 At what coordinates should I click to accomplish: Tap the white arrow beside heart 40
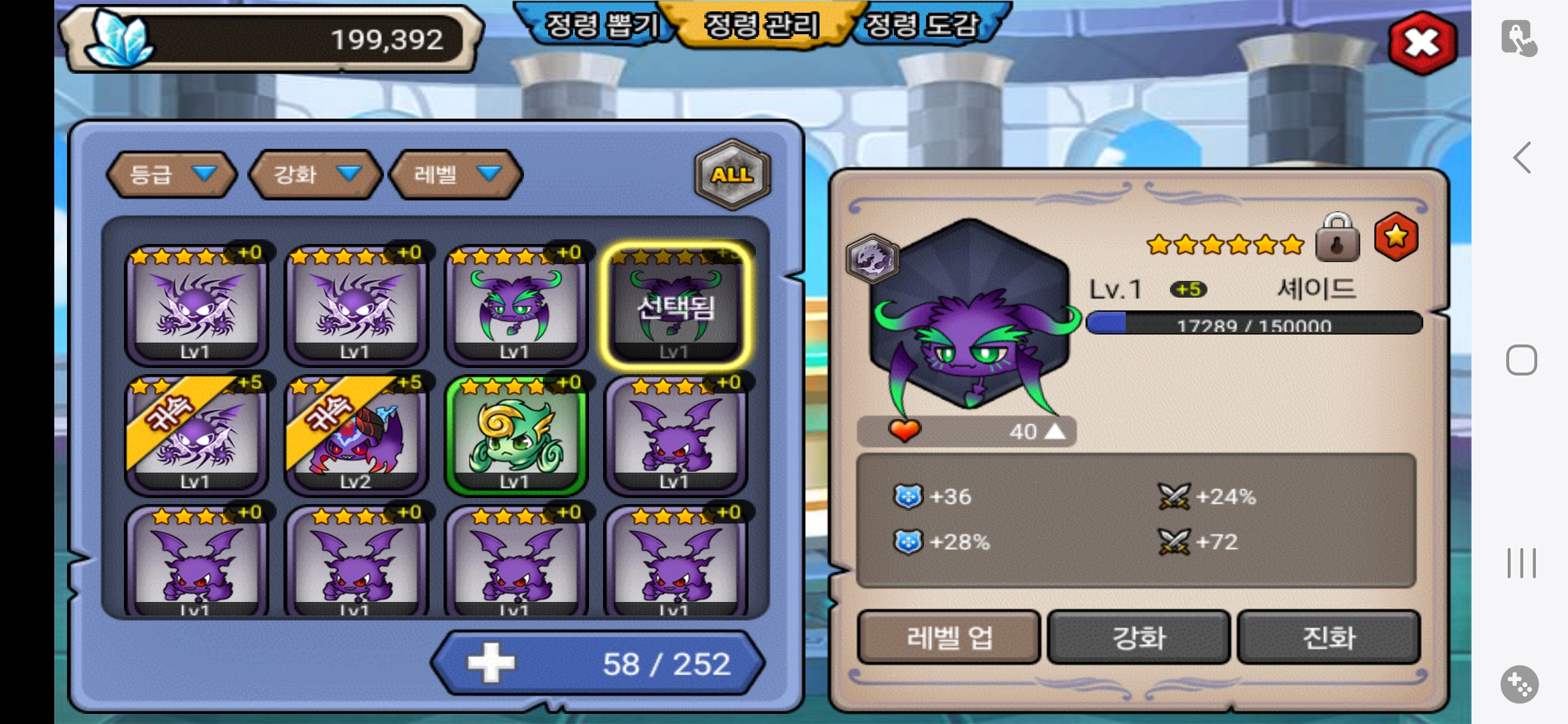coord(1055,431)
